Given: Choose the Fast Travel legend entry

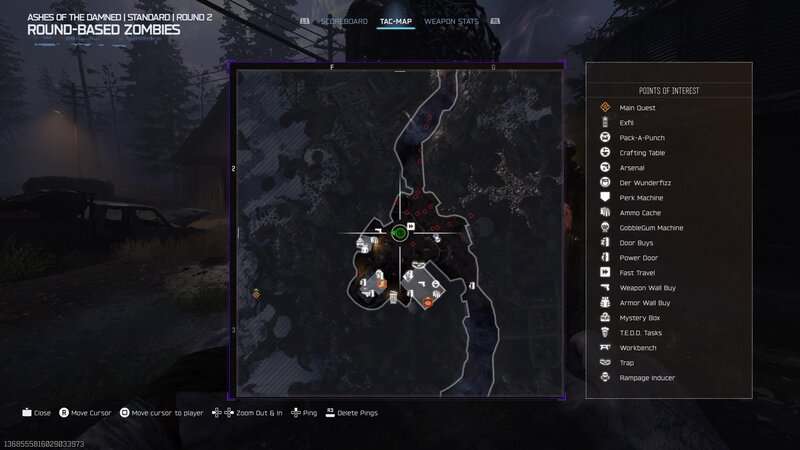Looking at the screenshot, I should point(638,272).
